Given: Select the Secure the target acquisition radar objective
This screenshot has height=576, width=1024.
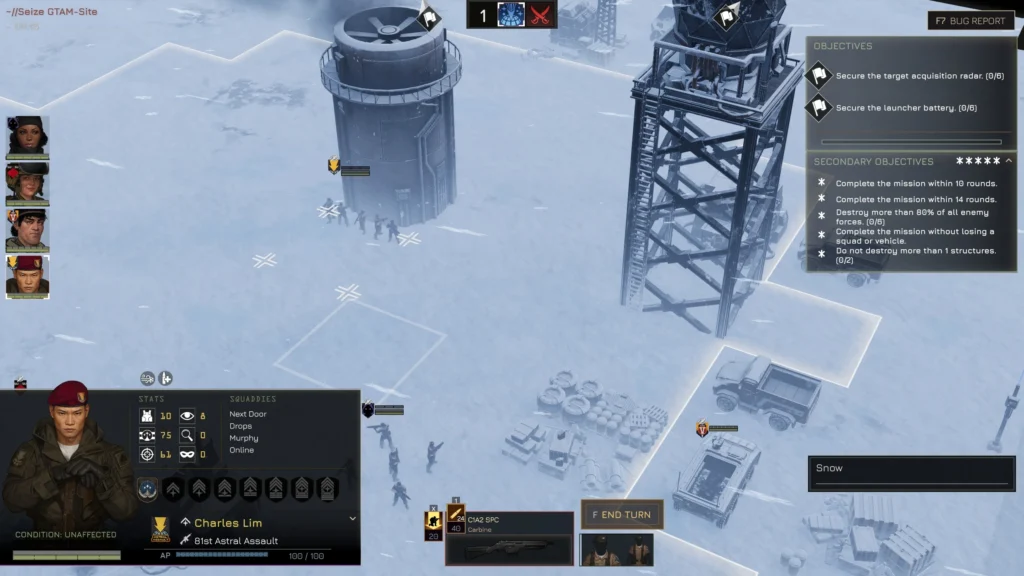Looking at the screenshot, I should (x=906, y=76).
